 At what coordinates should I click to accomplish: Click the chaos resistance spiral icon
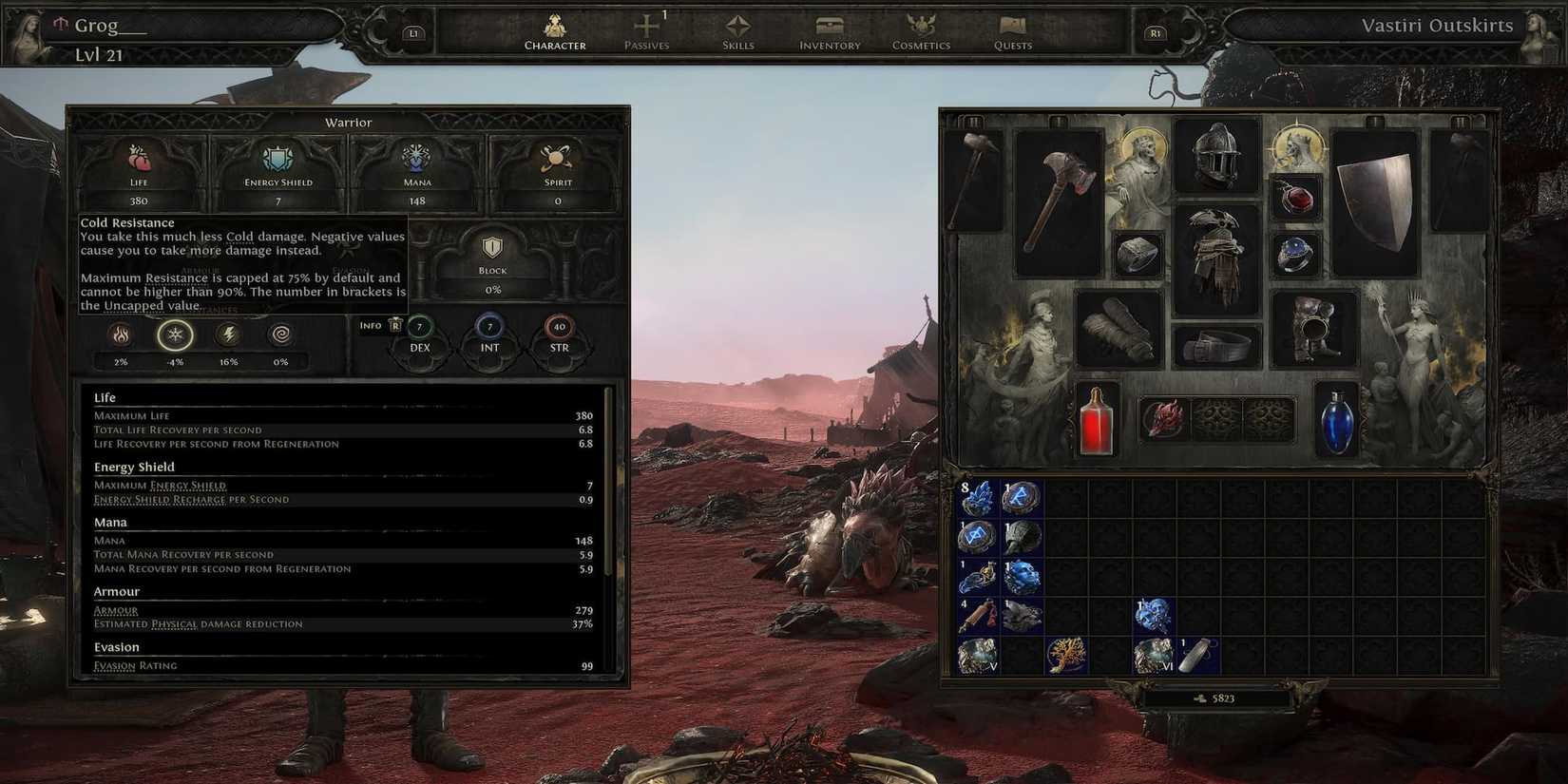tap(281, 335)
